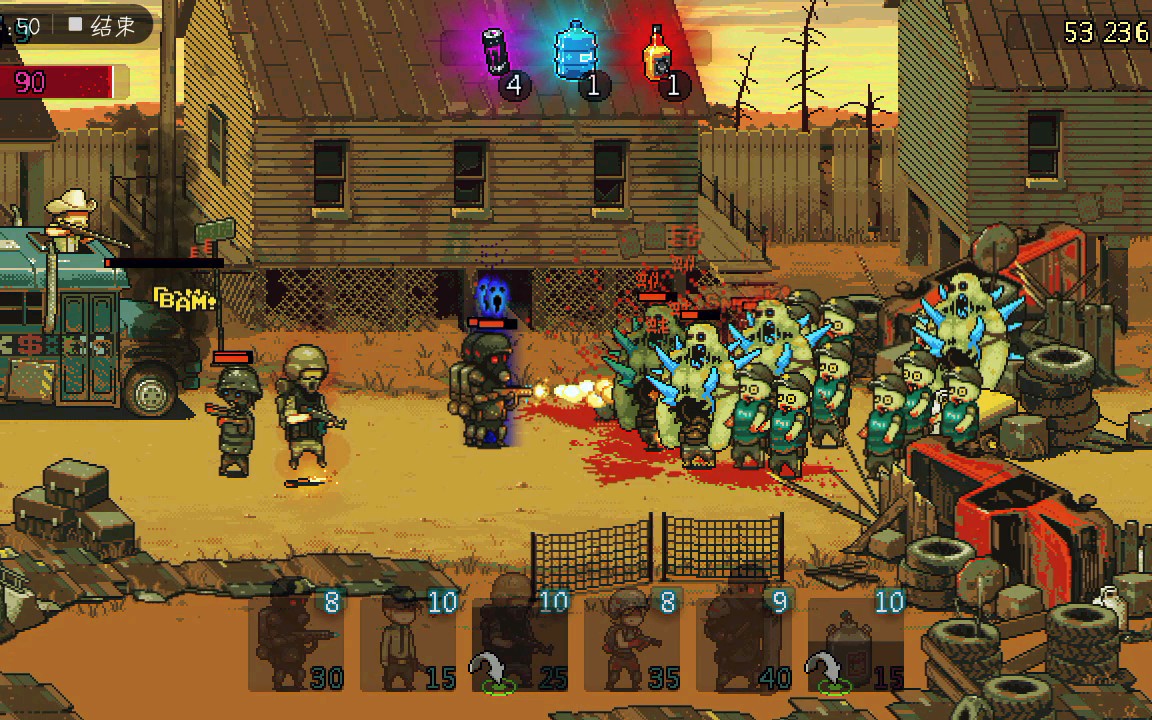Screen dimensions: 1152x720
Task: Select the heavy trooper card costing 40
Action: (744, 643)
